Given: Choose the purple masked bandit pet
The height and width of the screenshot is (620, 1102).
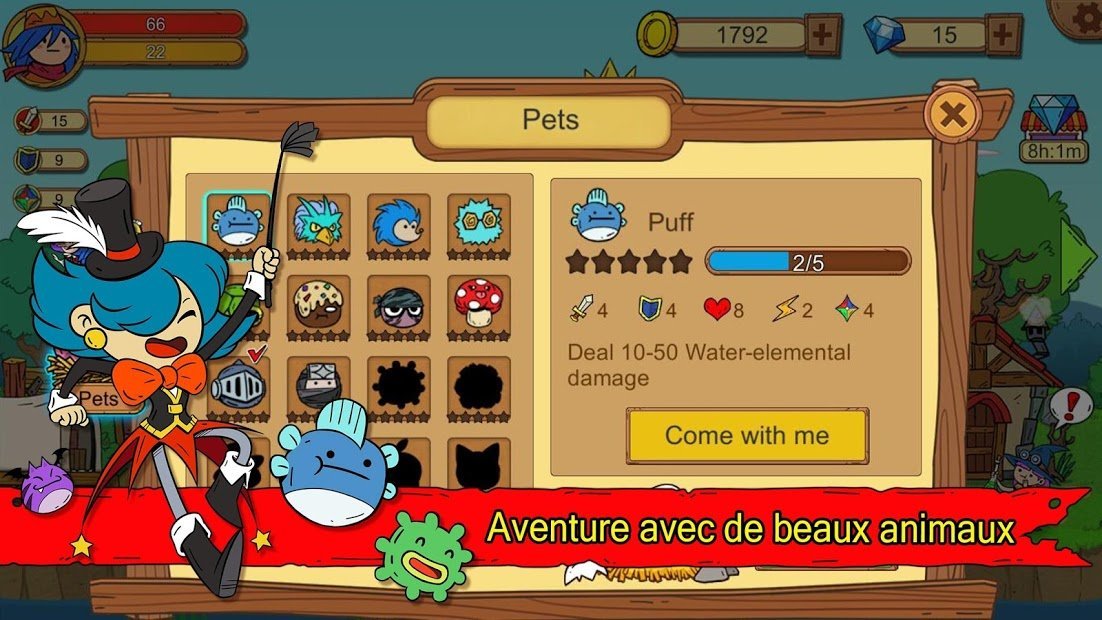Looking at the screenshot, I should point(398,303).
